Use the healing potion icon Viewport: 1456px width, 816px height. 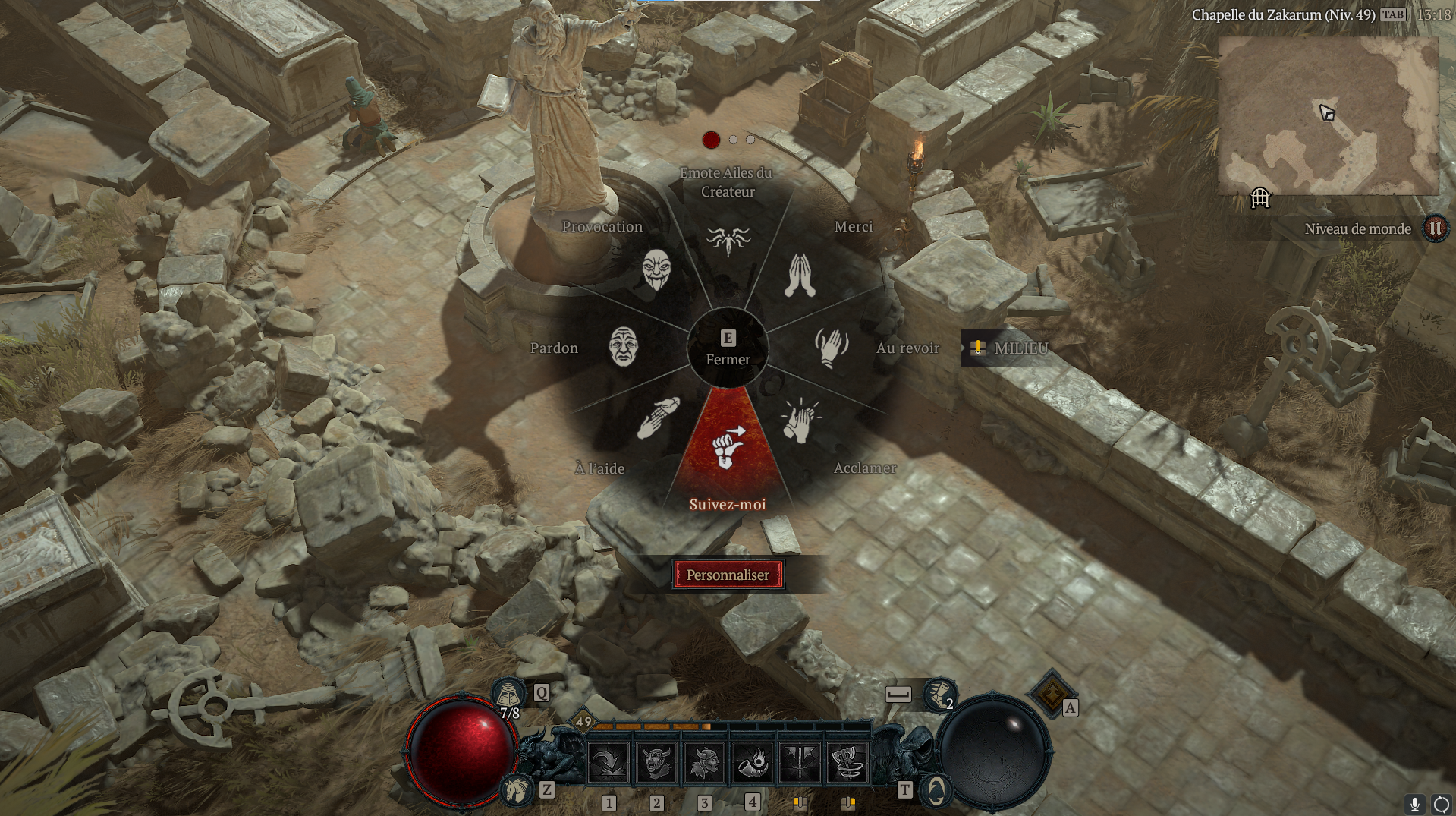[x=508, y=694]
